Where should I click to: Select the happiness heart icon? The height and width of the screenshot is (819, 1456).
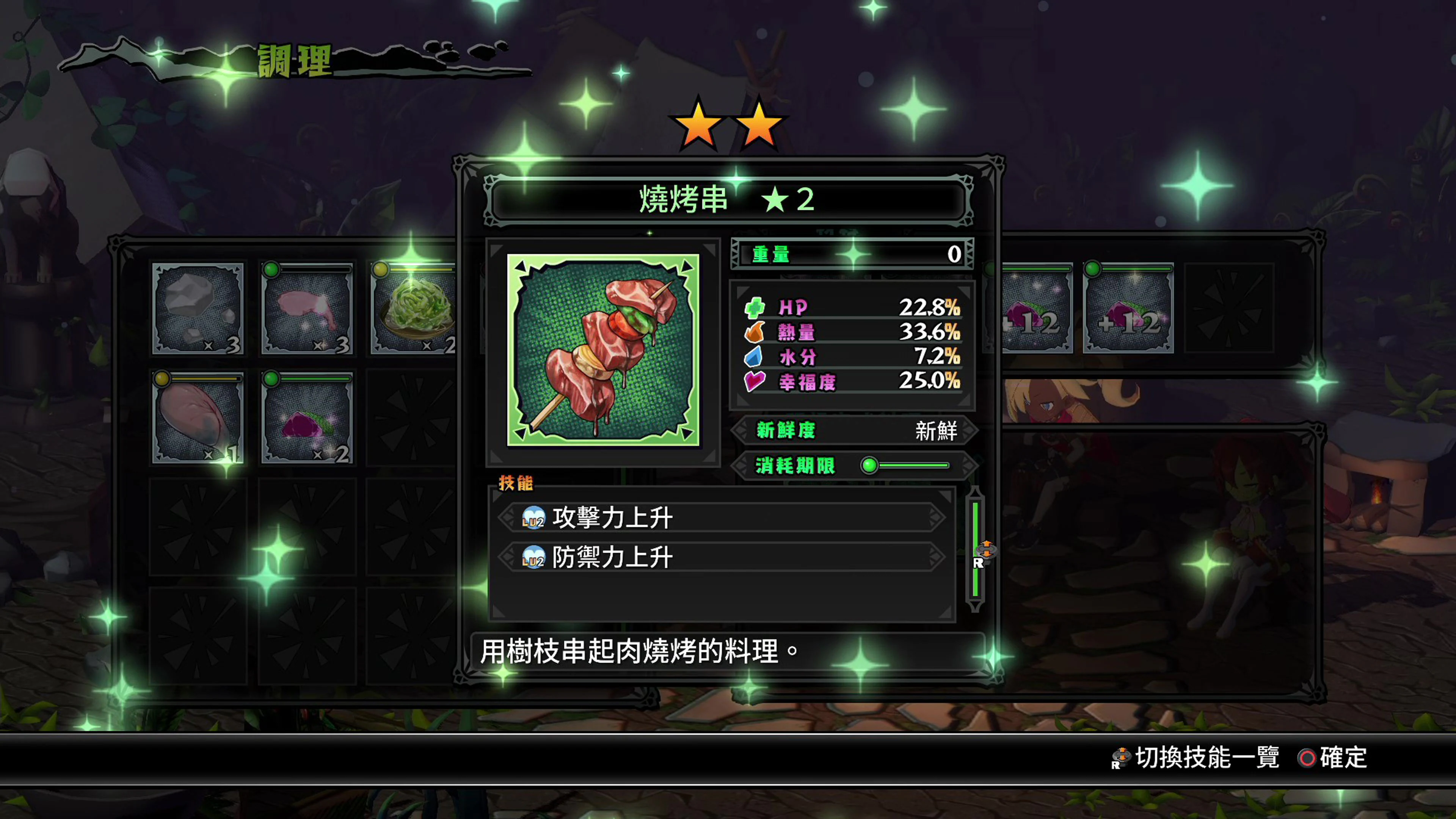tap(755, 382)
